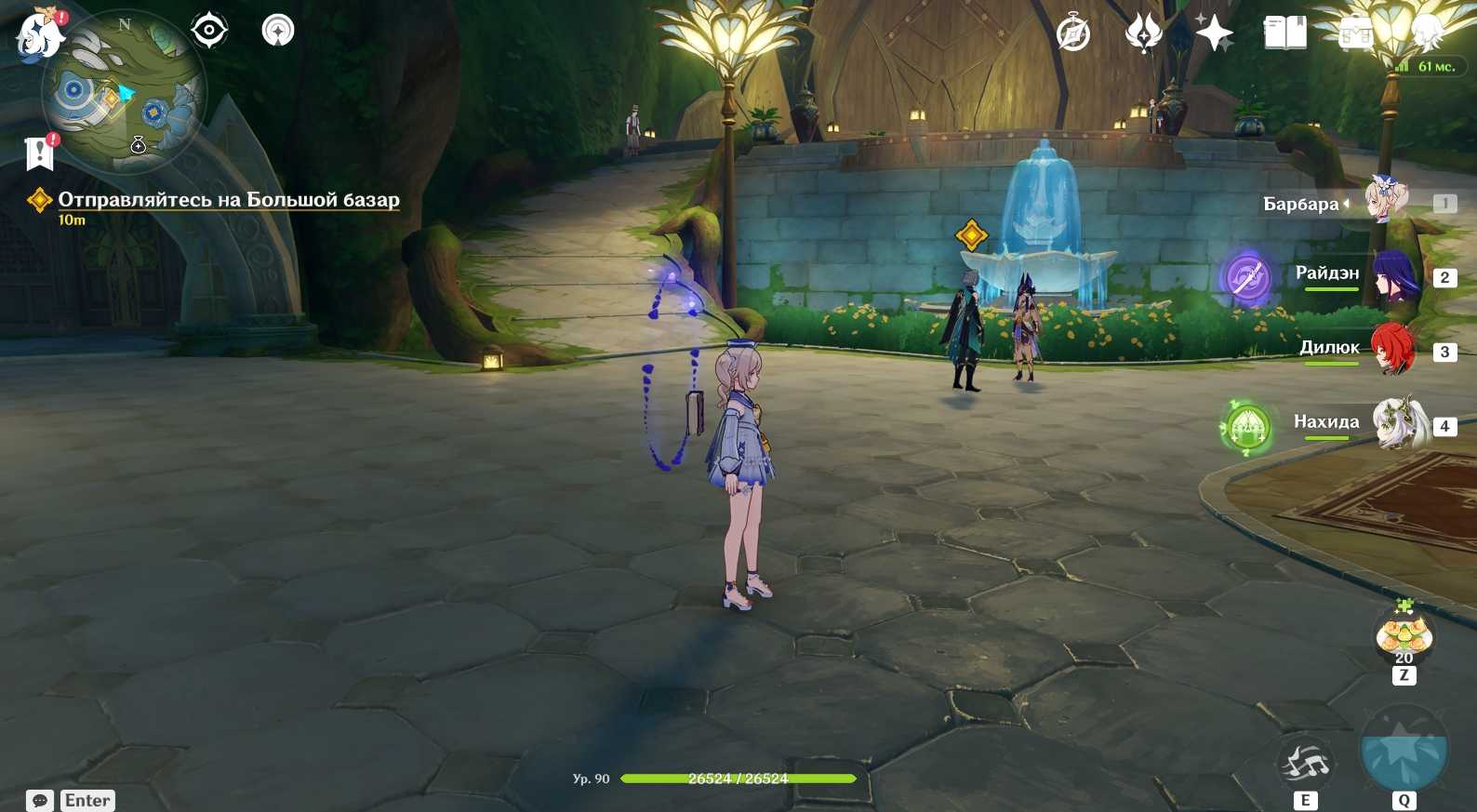Open the events flame icon
The height and width of the screenshot is (812, 1477).
1143,34
